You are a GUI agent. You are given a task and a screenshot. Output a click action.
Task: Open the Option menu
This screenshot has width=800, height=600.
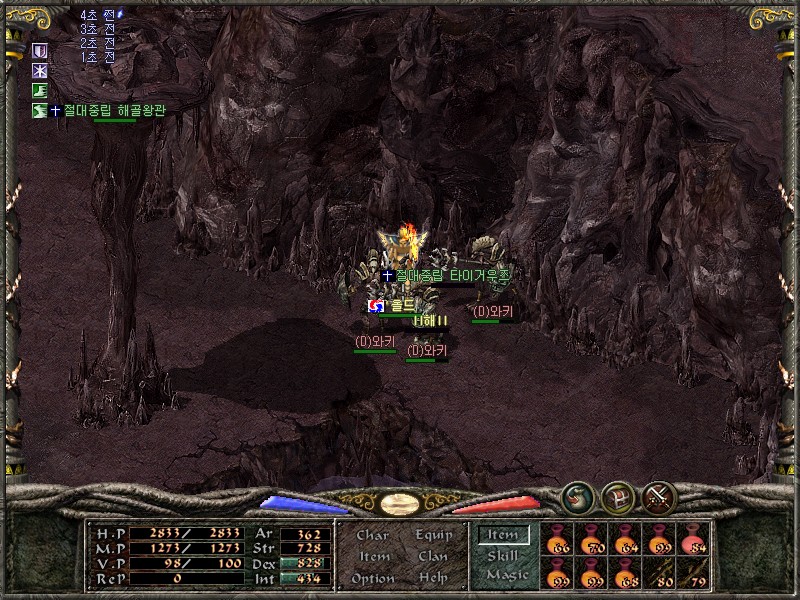[x=373, y=578]
